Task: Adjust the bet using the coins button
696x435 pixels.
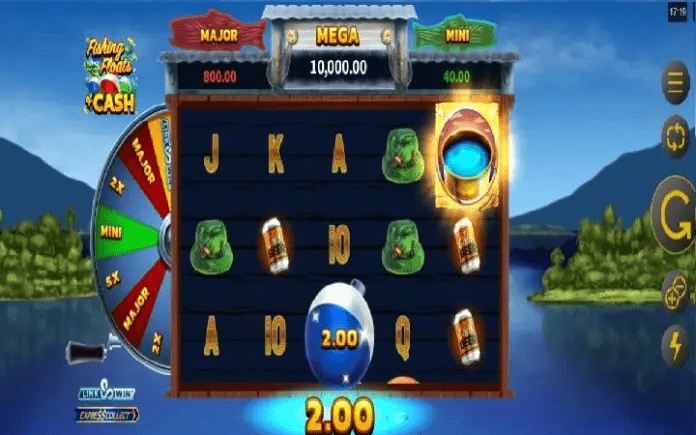Action: [675, 292]
